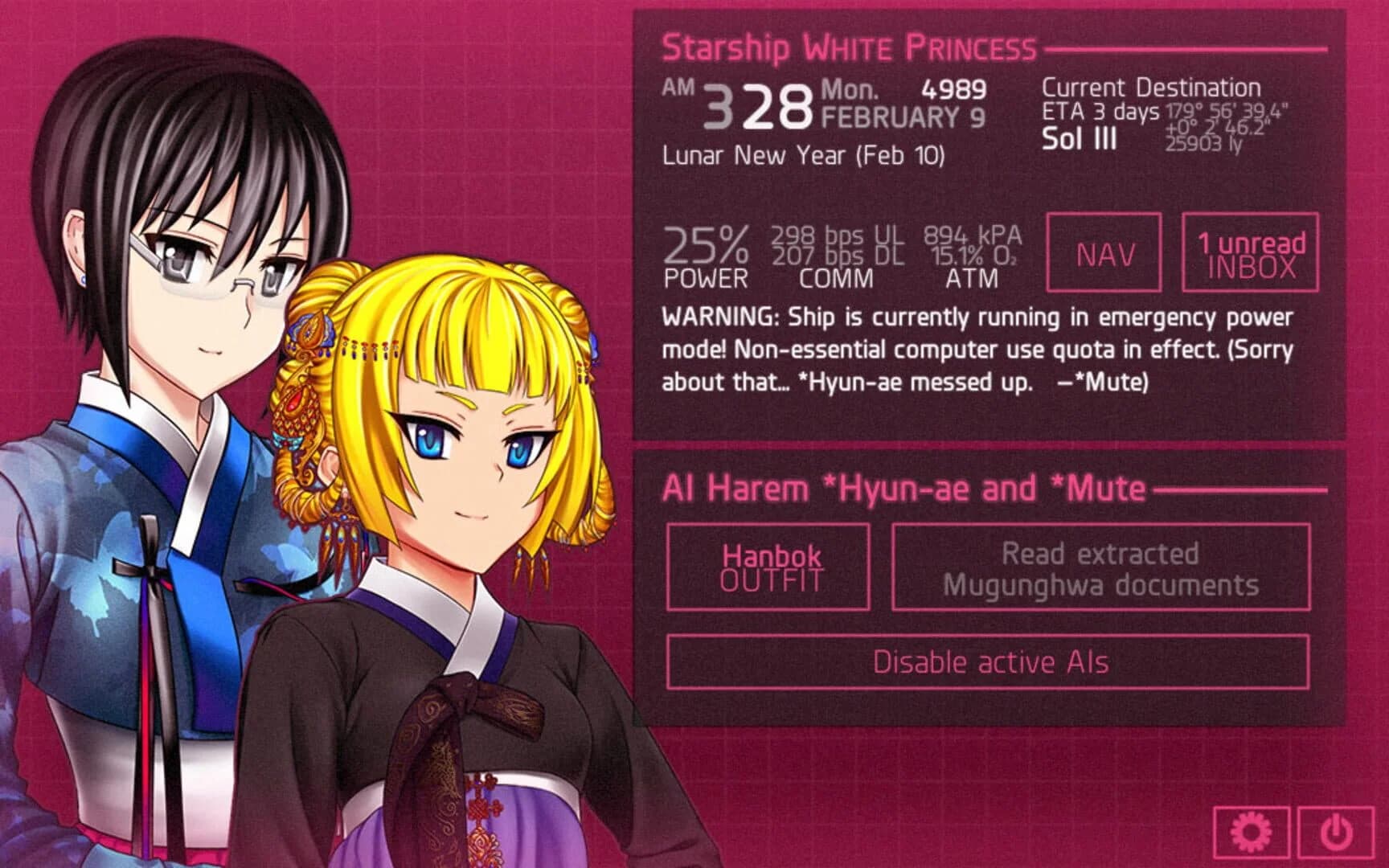Select the NAV navigation panel

pos(1104,253)
